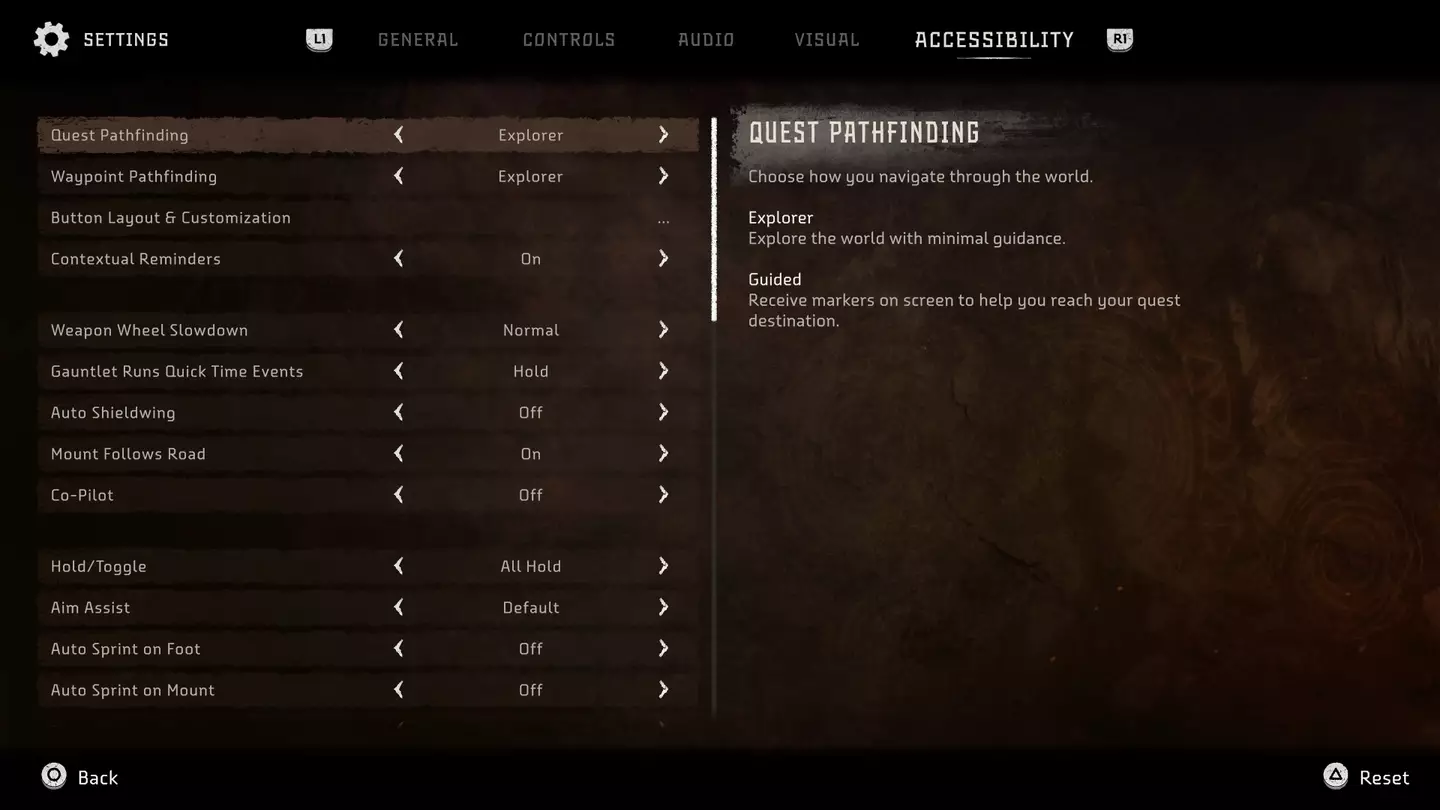1440x810 pixels.
Task: Click left arrow for Waypoint Pathfinding
Action: click(399, 176)
